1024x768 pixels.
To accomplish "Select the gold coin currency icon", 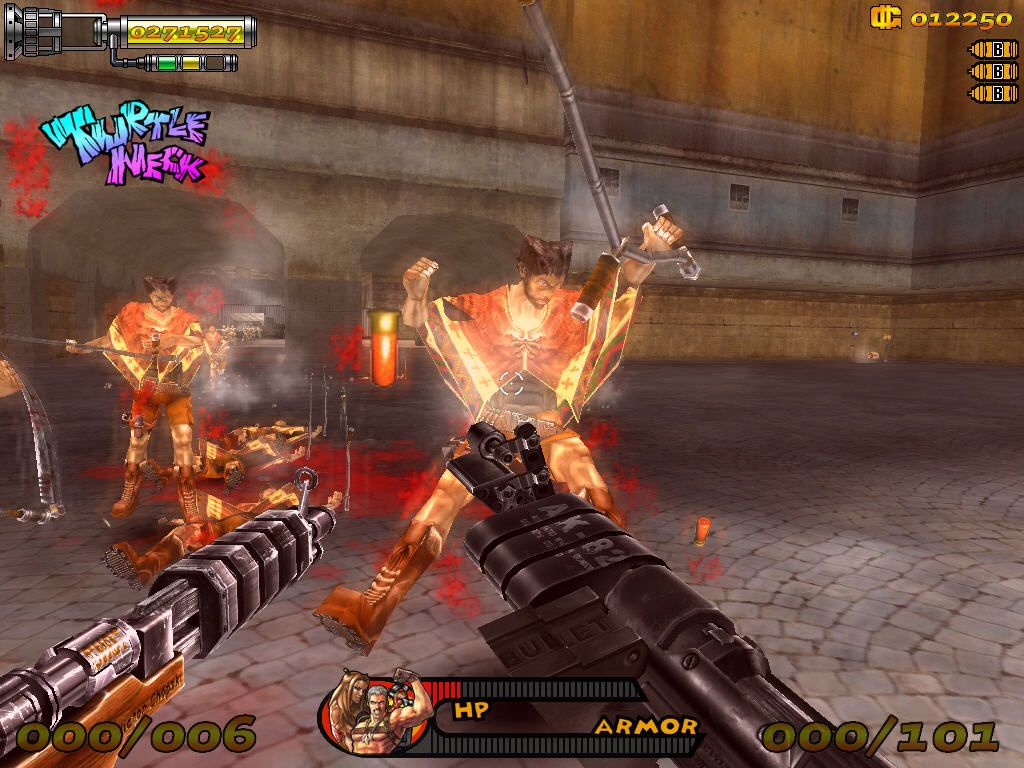I will coord(886,17).
